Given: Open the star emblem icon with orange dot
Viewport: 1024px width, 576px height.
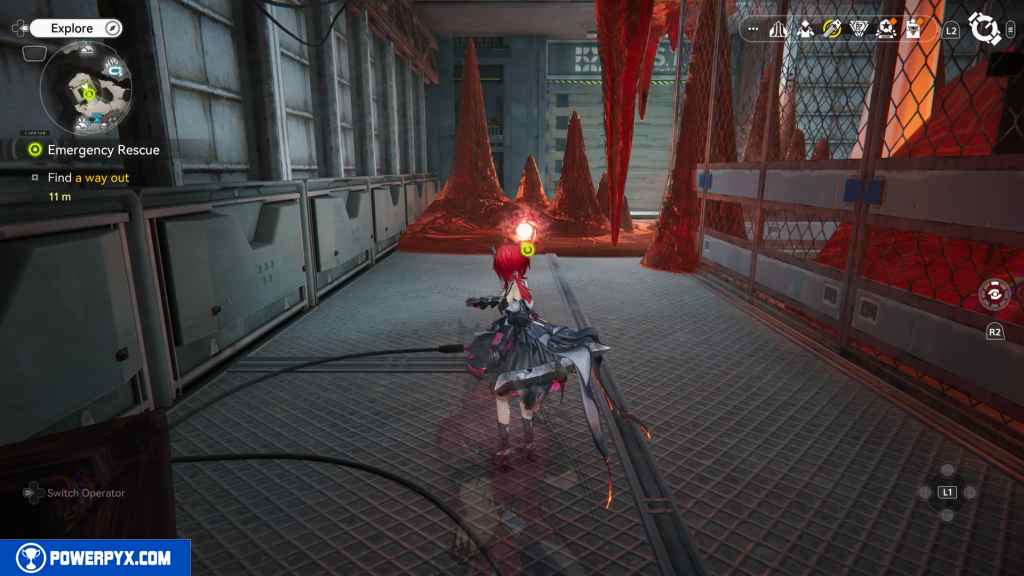Looking at the screenshot, I should 886,30.
